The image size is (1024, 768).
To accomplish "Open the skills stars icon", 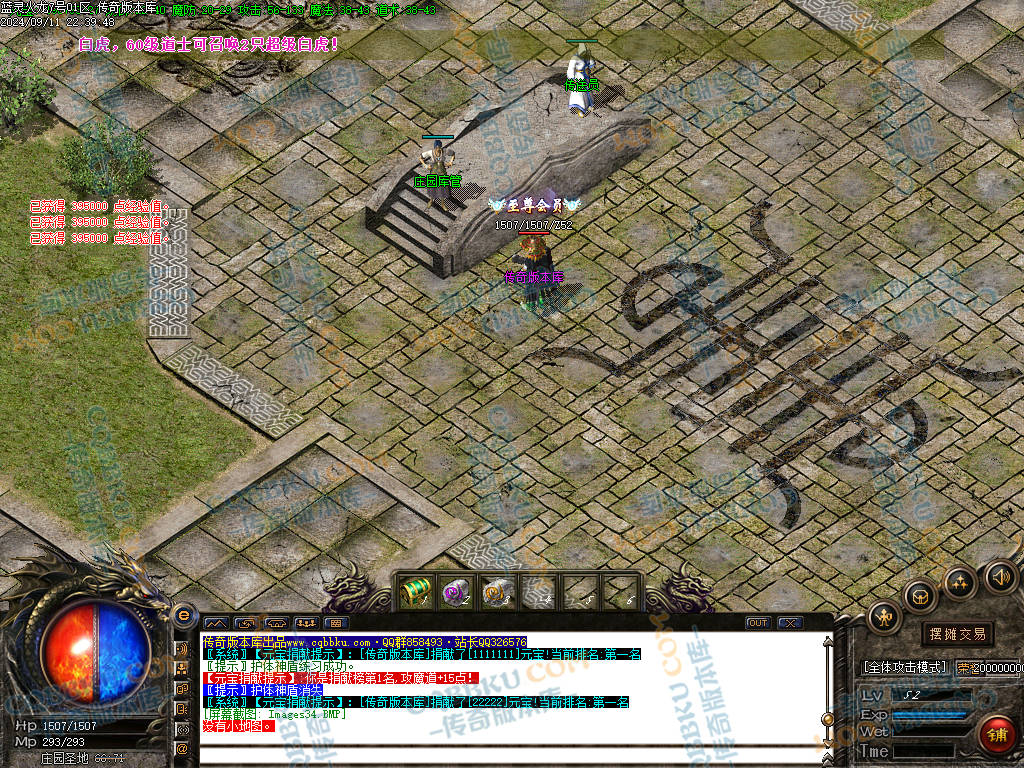I will (x=960, y=581).
